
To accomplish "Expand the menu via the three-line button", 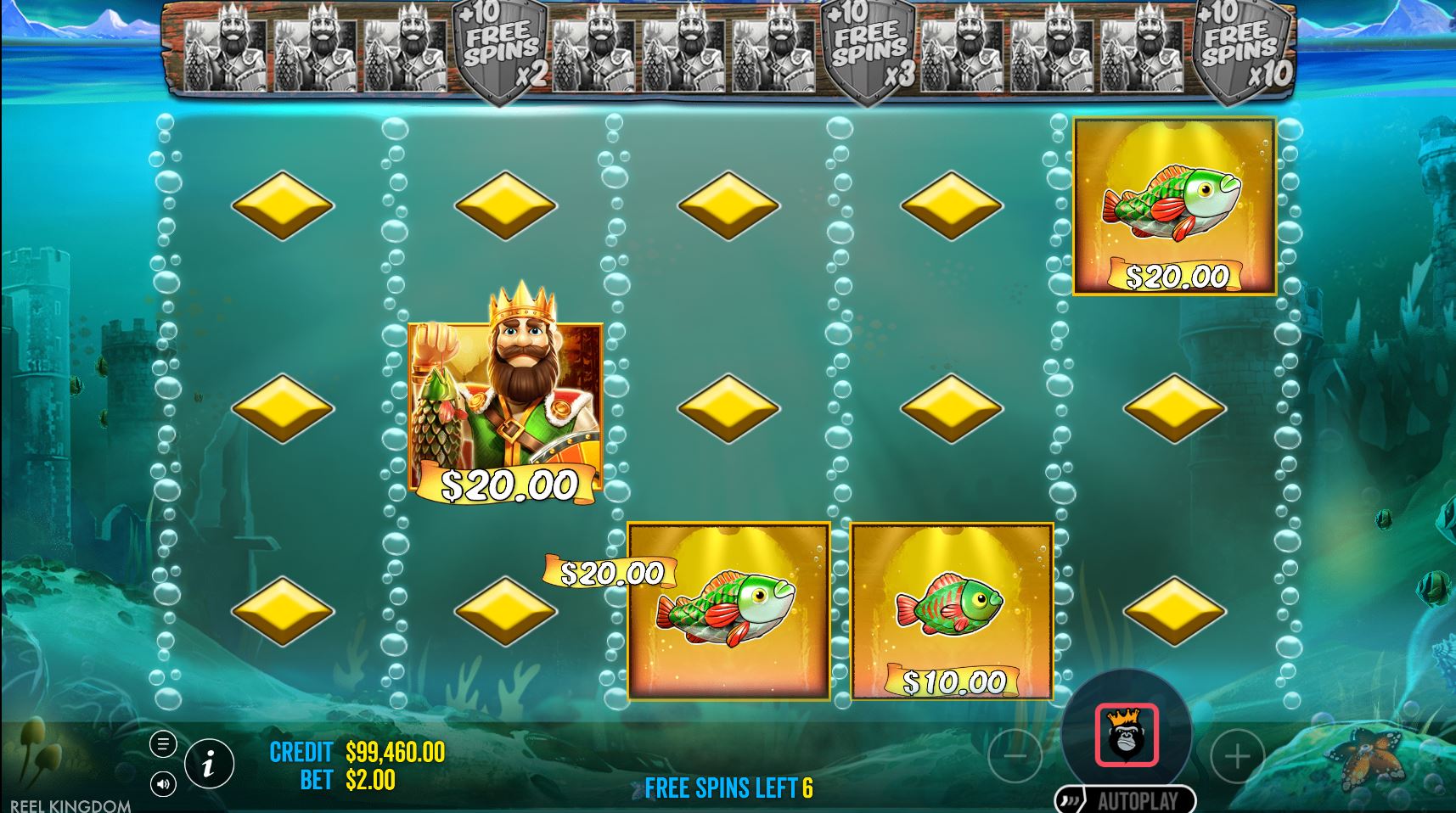I will pyautogui.click(x=161, y=745).
